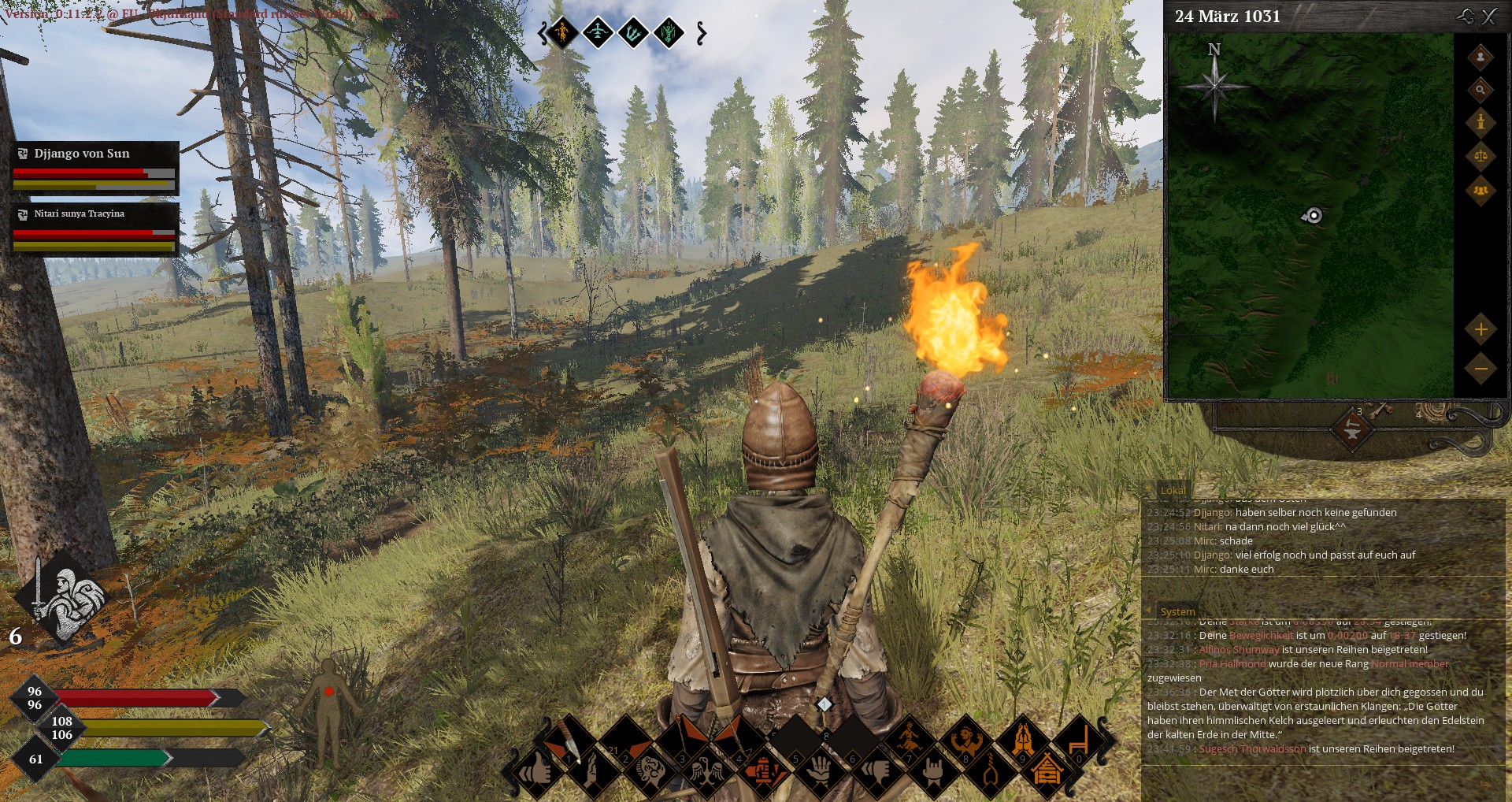Click the right arrow beside top stance icons

point(701,33)
